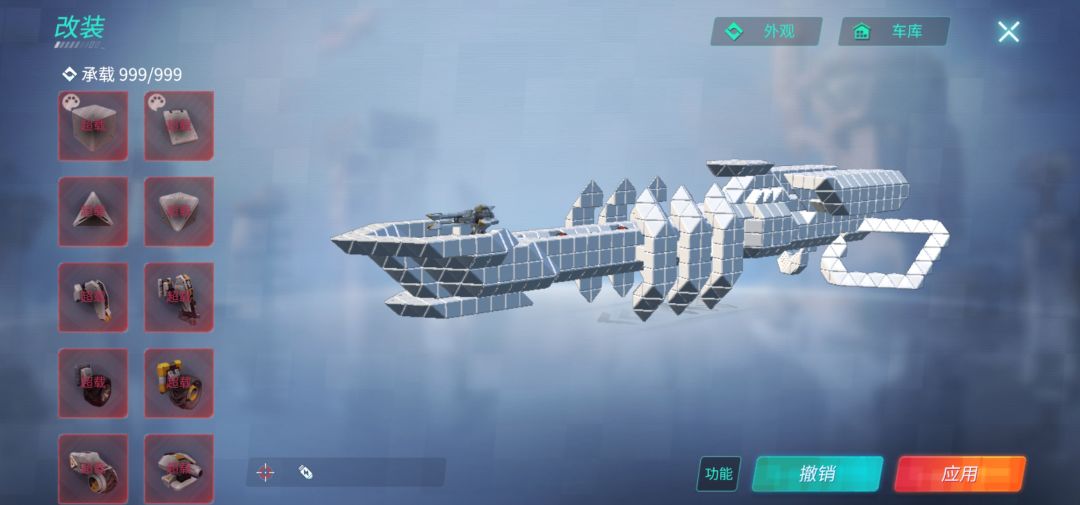Choose the inverted corner wedge block part
Viewport: 1080px width, 505px height.
tap(179, 211)
